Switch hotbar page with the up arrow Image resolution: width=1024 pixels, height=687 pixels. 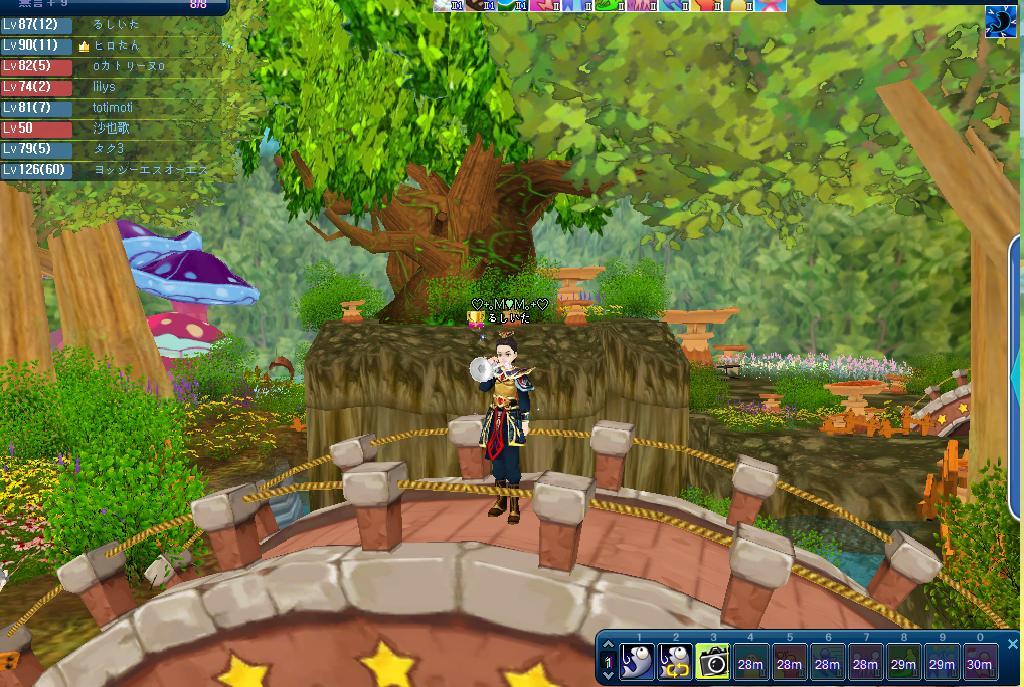(x=607, y=646)
